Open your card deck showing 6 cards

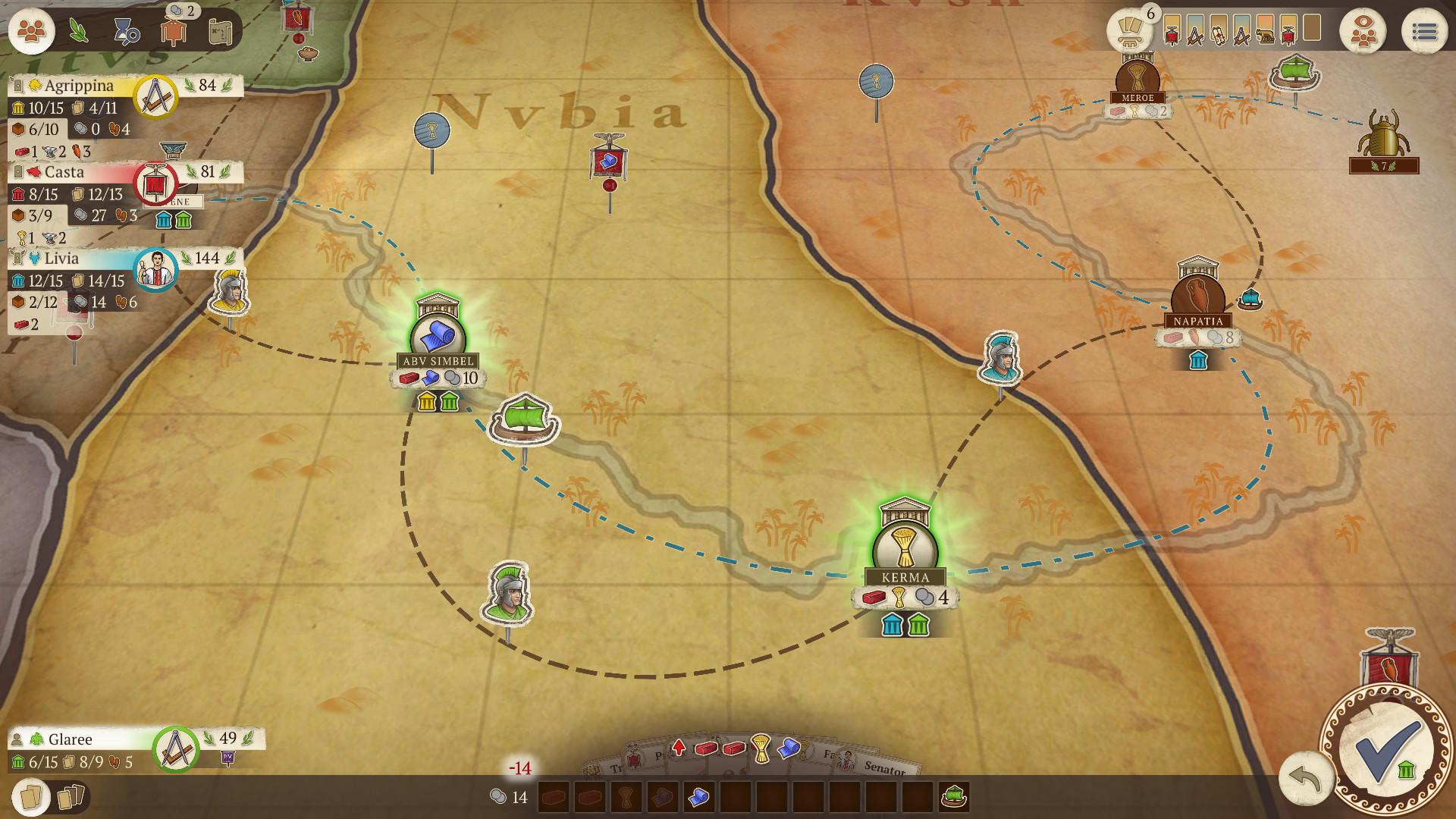[x=1129, y=32]
